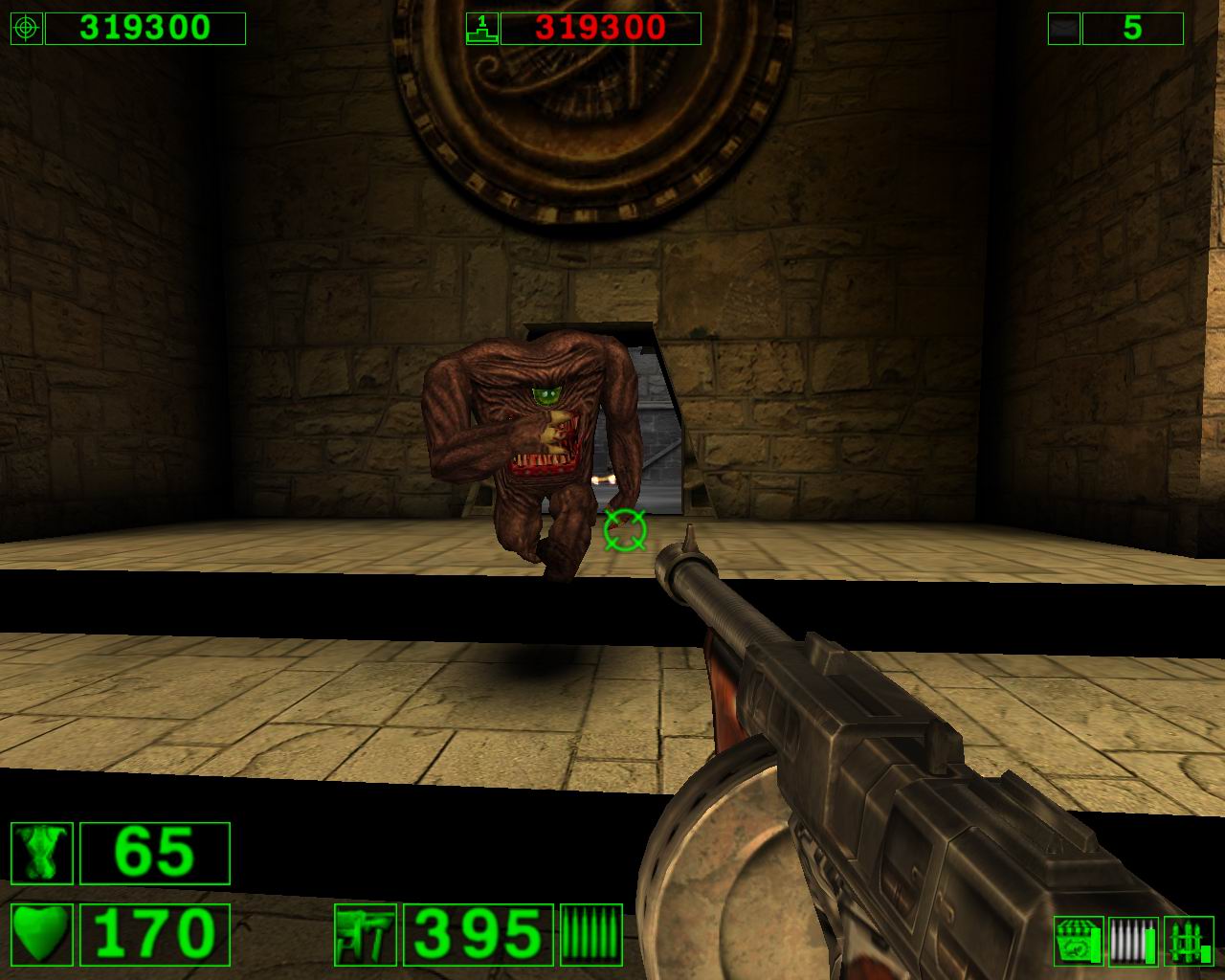Click the green heart health icon
Image resolution: width=1225 pixels, height=980 pixels.
[x=42, y=934]
